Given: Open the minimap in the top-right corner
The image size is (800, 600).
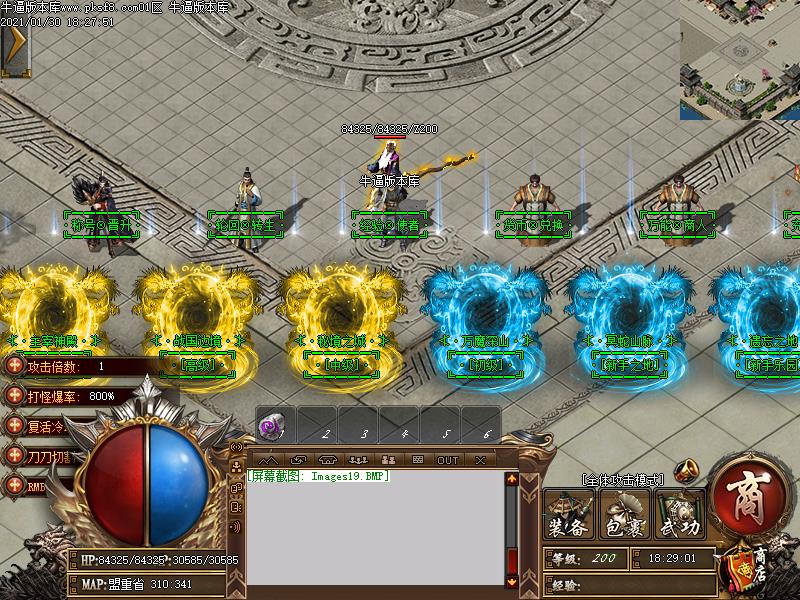Looking at the screenshot, I should (x=740, y=58).
